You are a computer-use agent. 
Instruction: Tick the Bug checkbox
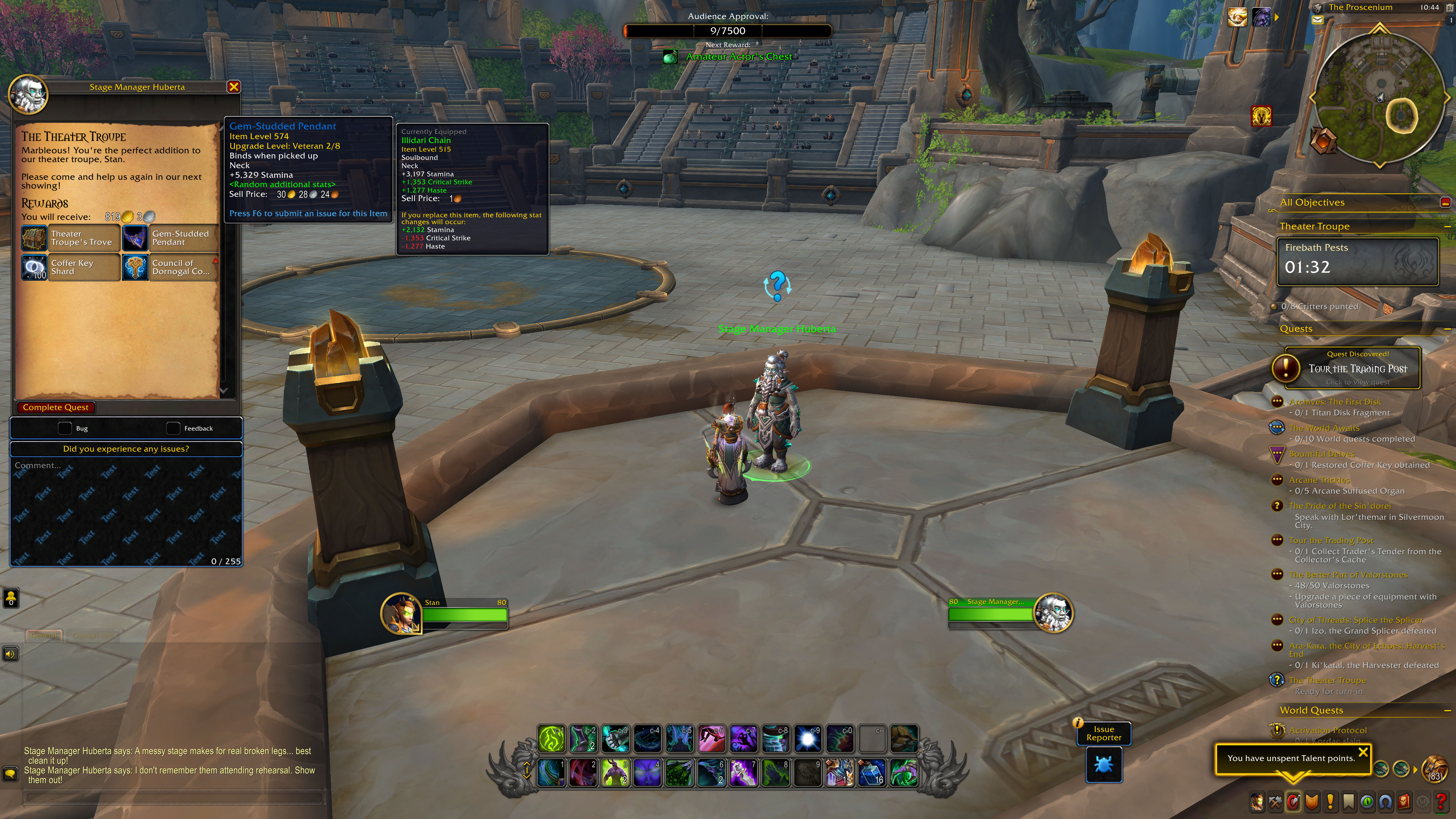coord(65,429)
